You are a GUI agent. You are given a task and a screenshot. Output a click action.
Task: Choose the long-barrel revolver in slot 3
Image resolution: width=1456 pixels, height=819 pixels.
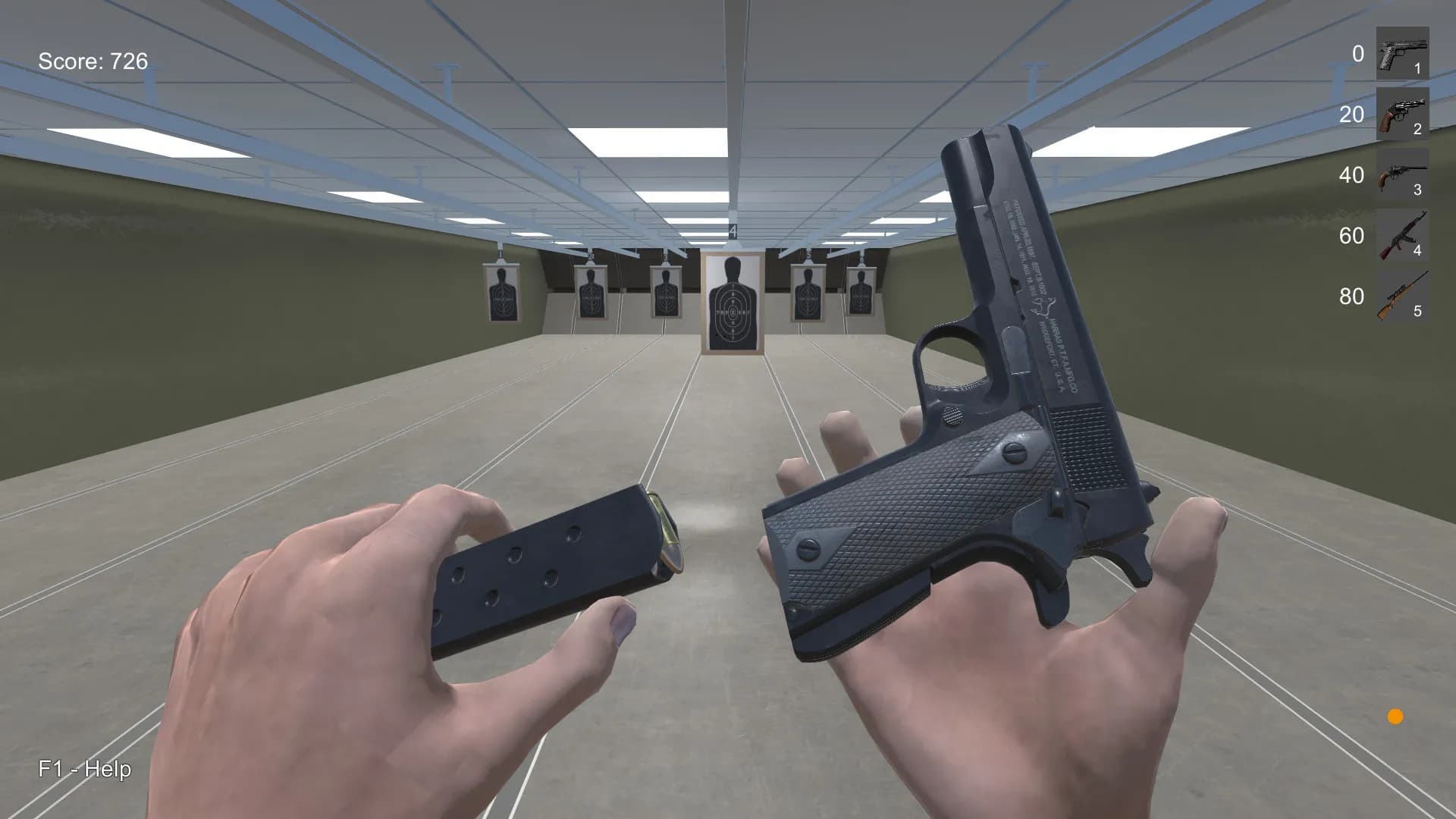click(1402, 174)
